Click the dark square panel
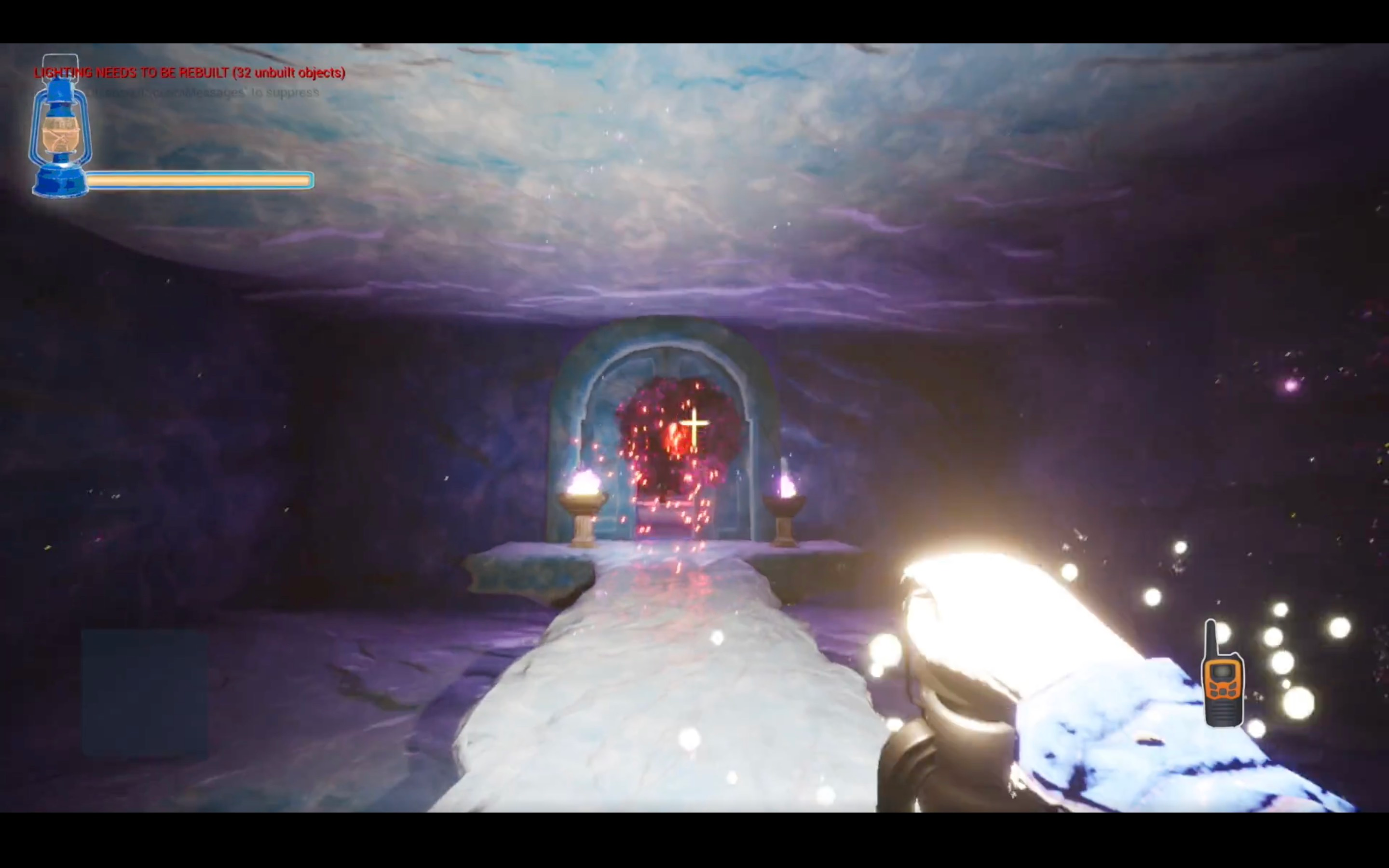Image resolution: width=1389 pixels, height=868 pixels. 144,693
